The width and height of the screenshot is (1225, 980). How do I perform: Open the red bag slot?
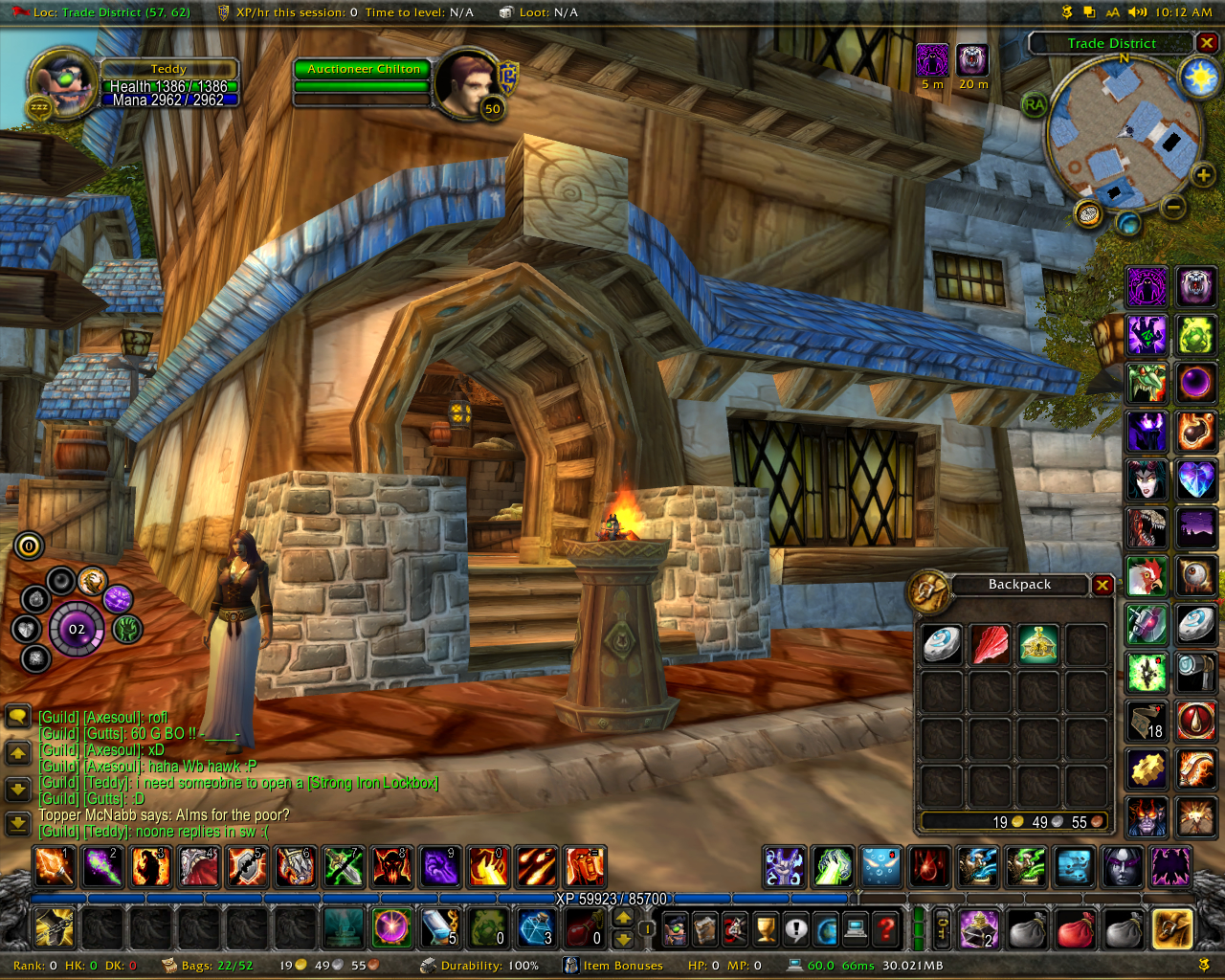(1075, 927)
